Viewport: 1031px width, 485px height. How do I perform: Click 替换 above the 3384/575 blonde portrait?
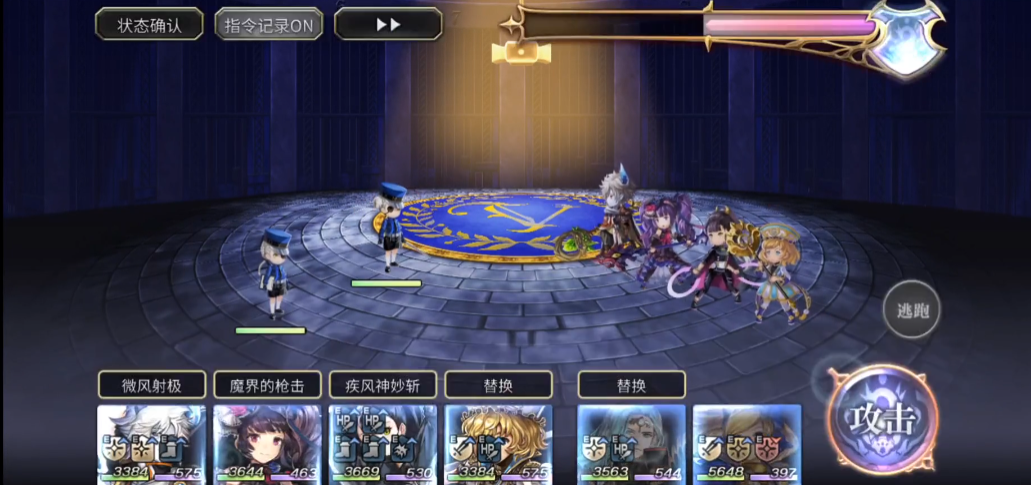tap(498, 385)
